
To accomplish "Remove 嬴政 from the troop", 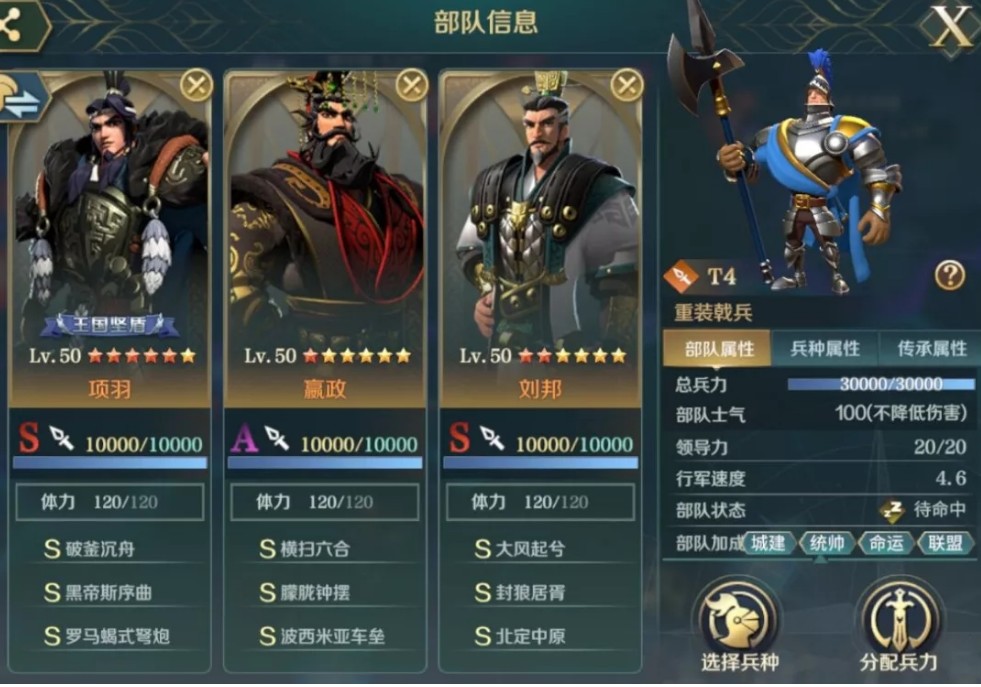I will click(x=412, y=86).
